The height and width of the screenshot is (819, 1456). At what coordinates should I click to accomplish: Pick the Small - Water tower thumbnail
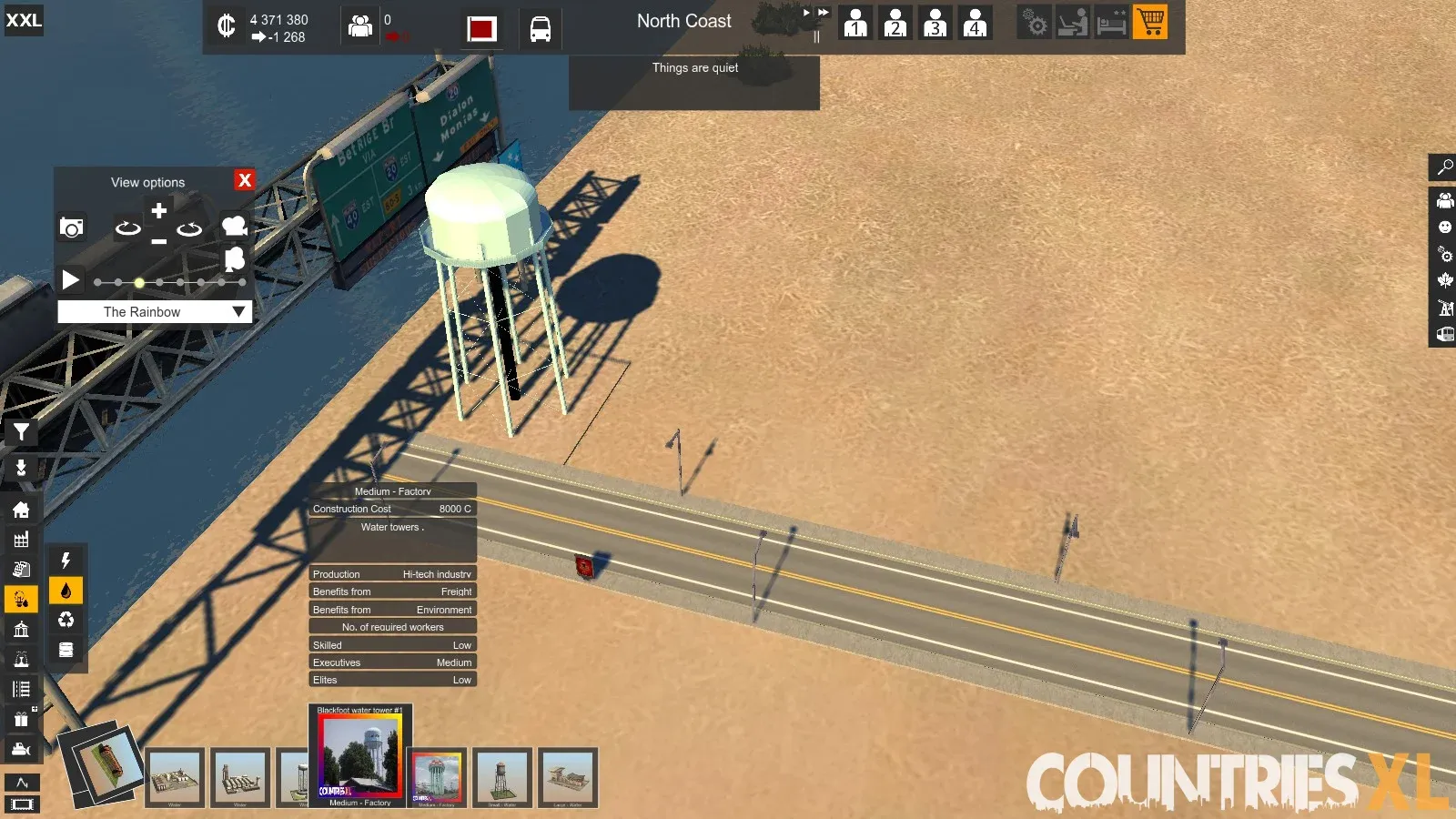tap(501, 777)
